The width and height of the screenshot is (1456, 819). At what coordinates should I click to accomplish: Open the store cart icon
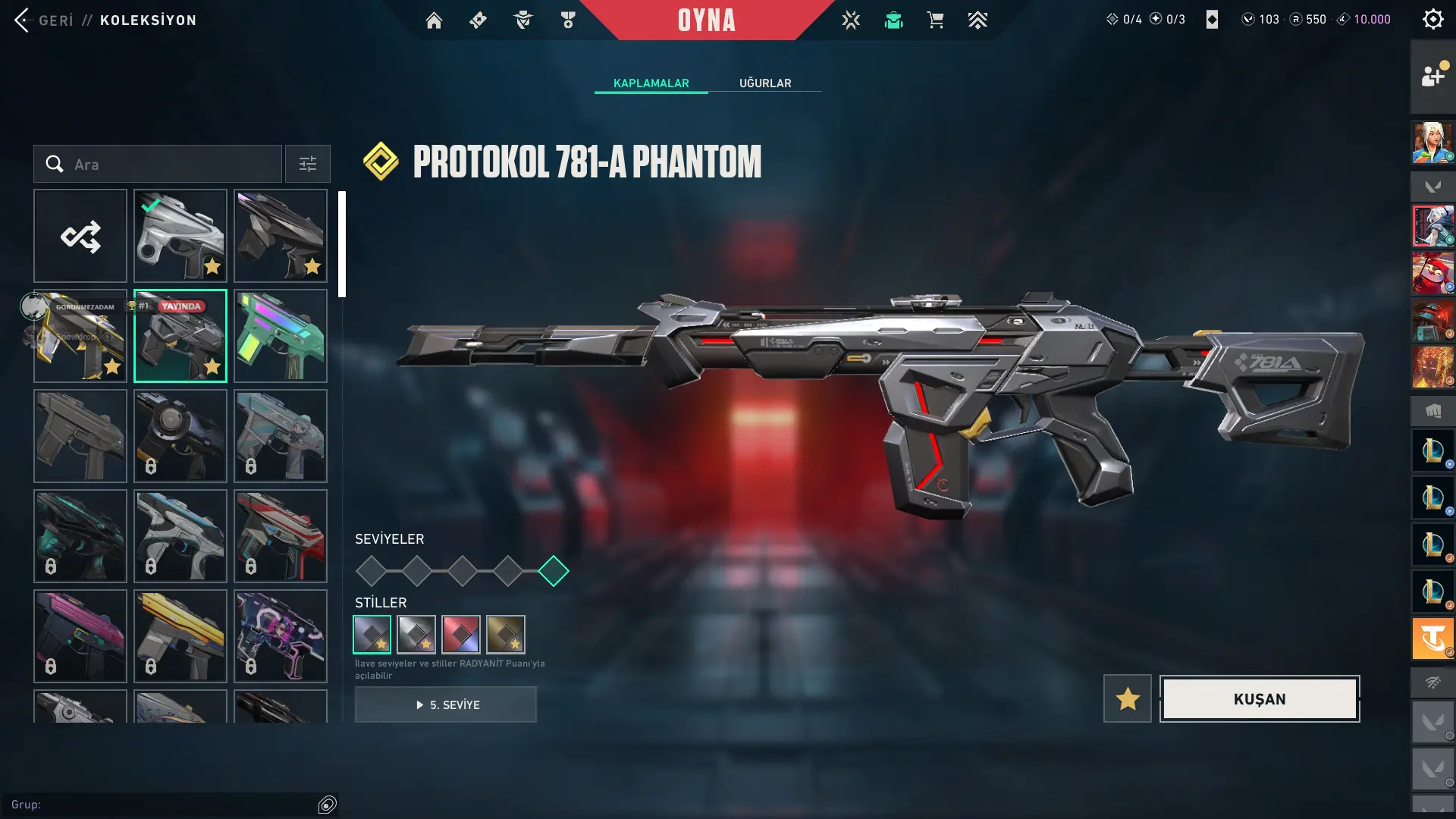click(x=935, y=20)
